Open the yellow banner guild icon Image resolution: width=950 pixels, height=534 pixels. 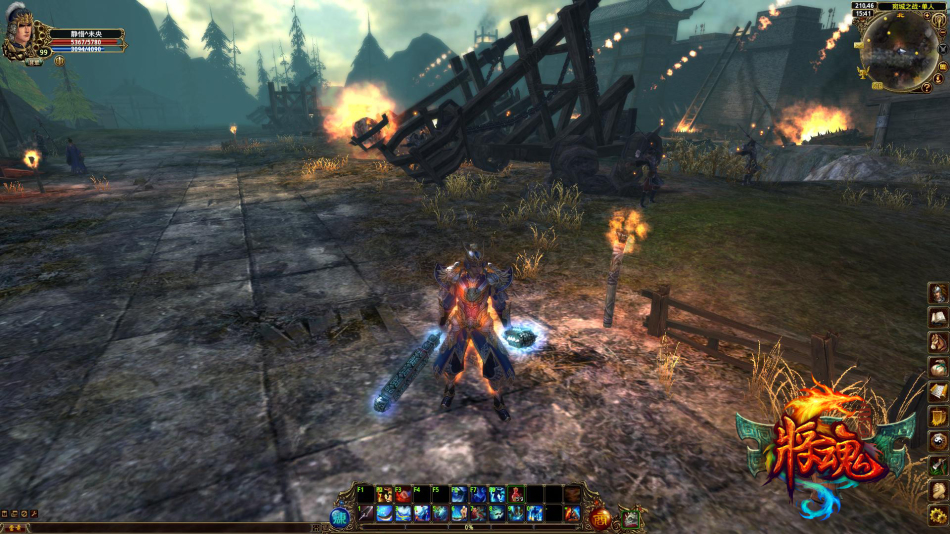pos(938,416)
